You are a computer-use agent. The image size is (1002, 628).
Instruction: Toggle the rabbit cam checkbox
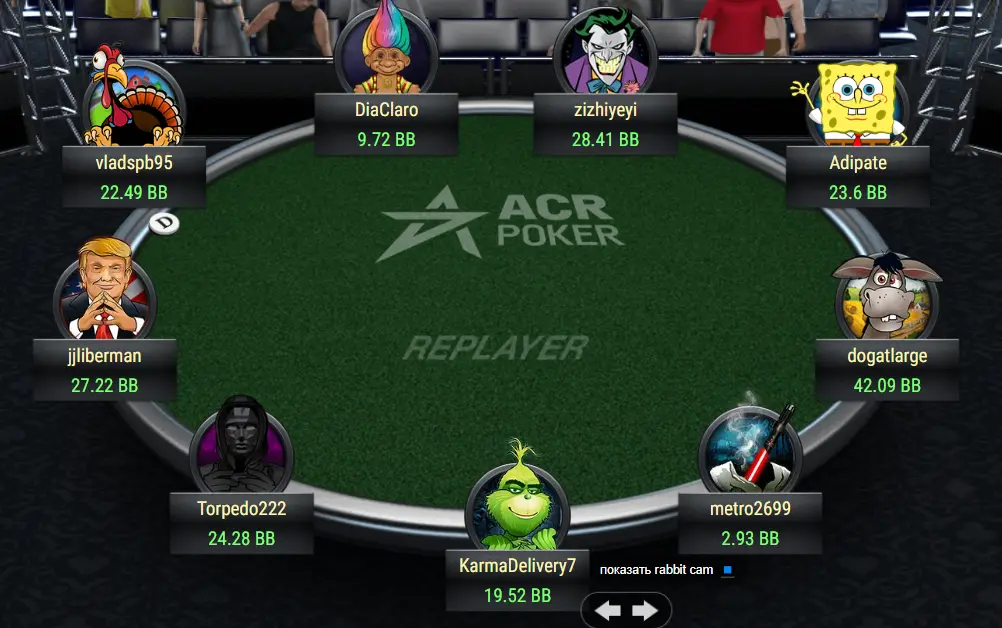(728, 570)
